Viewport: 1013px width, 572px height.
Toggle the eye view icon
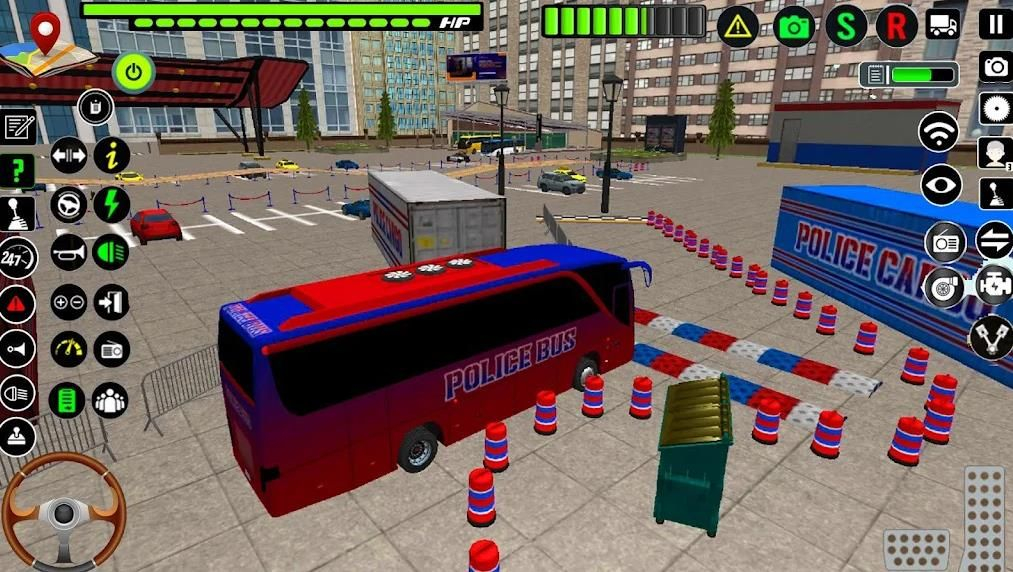coord(940,185)
